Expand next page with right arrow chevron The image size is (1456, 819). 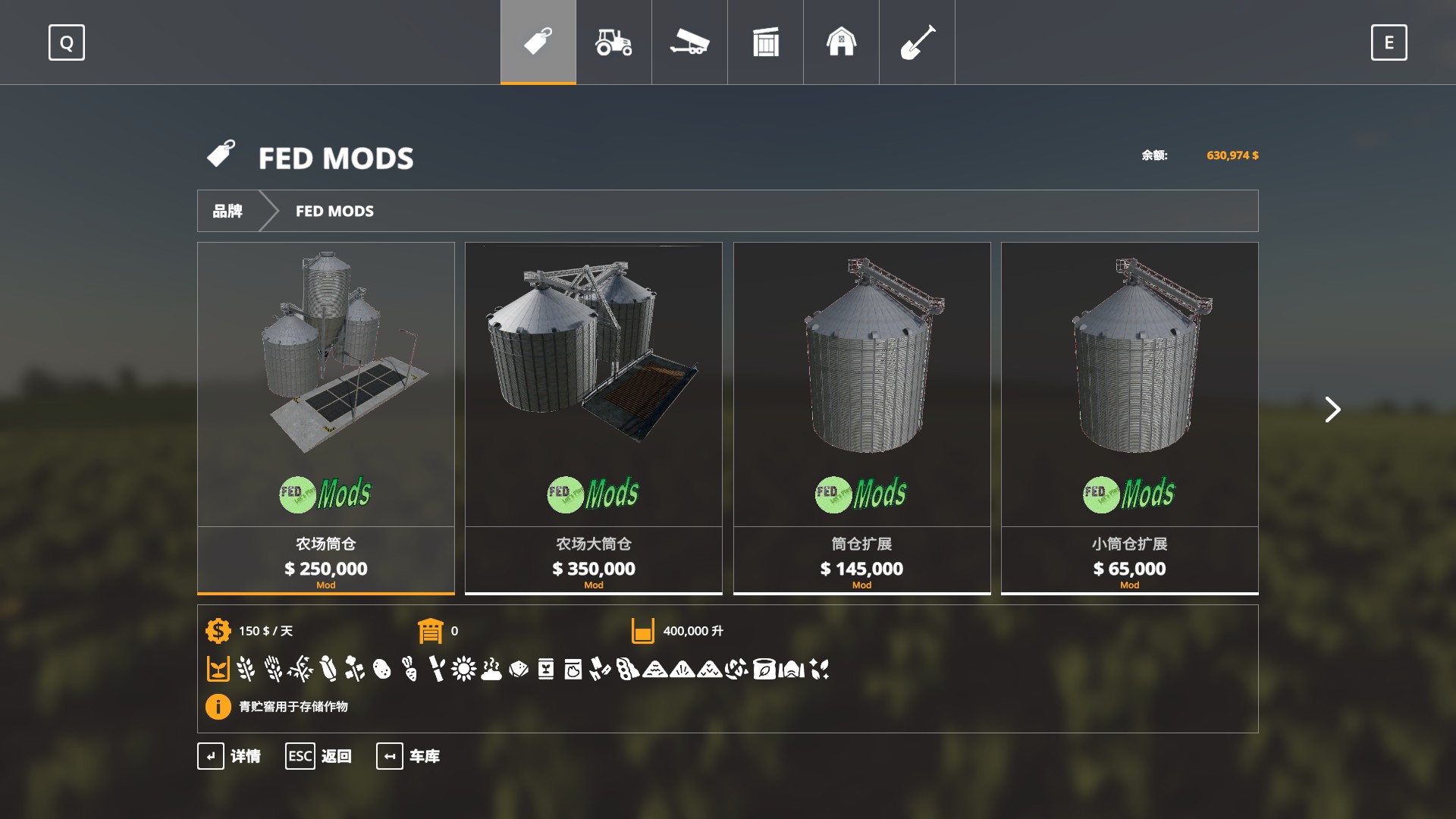(1332, 409)
